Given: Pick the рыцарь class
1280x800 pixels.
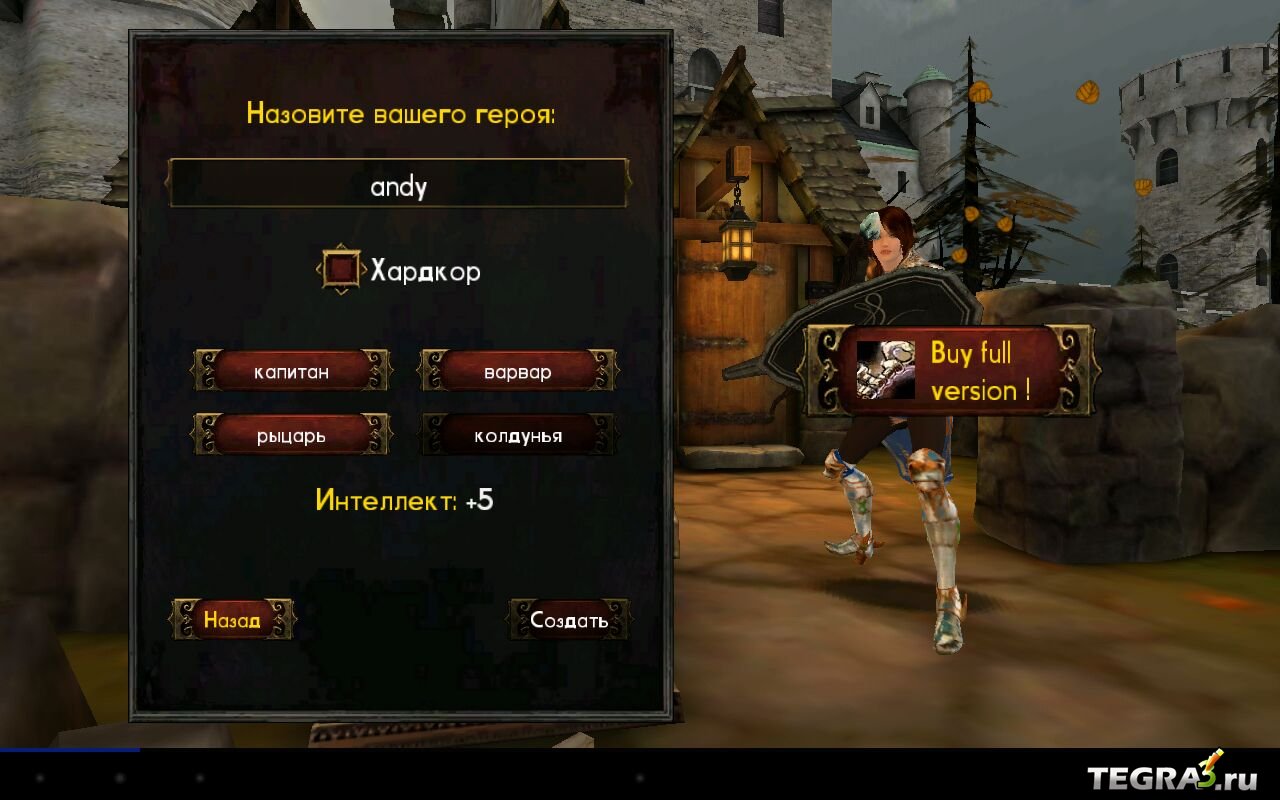Looking at the screenshot, I should [291, 435].
